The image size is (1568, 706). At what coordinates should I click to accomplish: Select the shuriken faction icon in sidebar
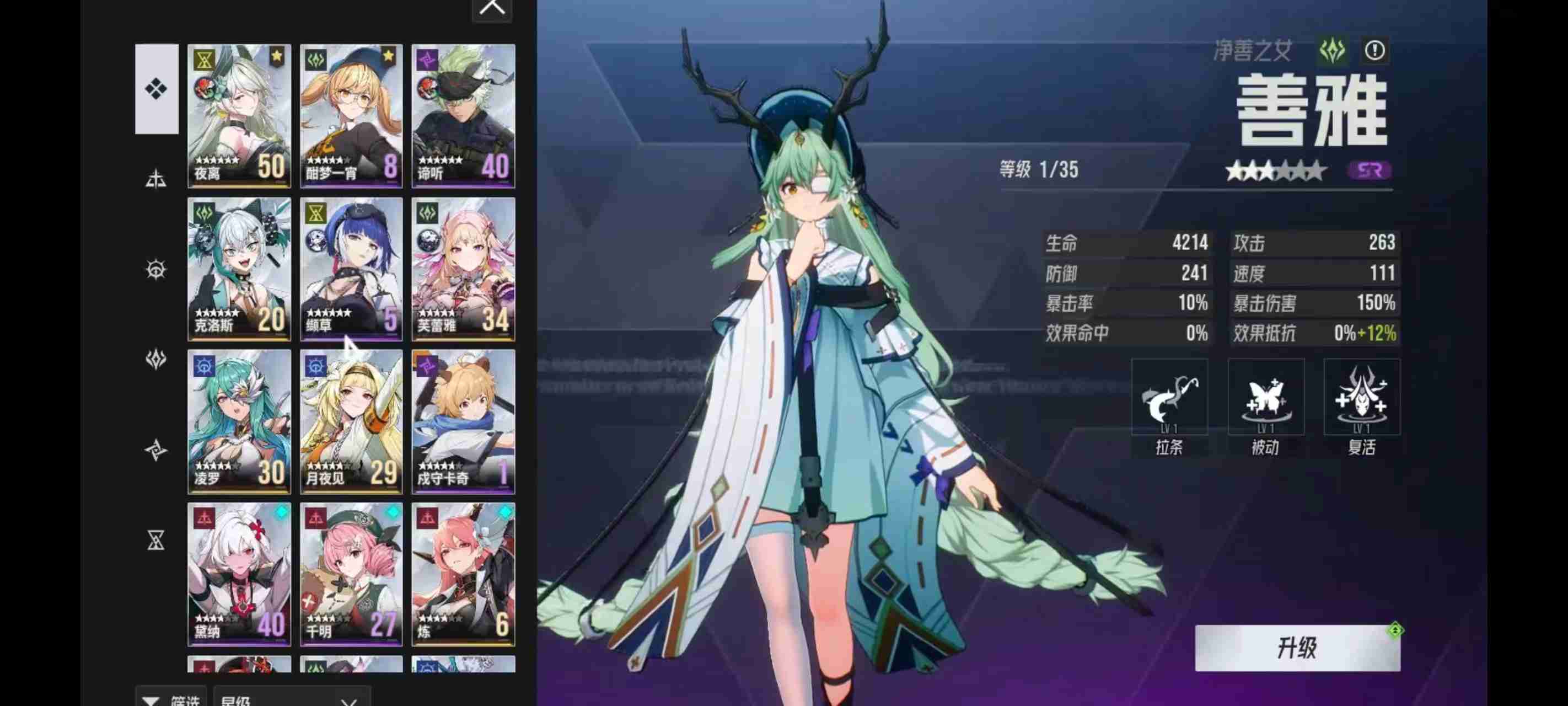pos(157,450)
